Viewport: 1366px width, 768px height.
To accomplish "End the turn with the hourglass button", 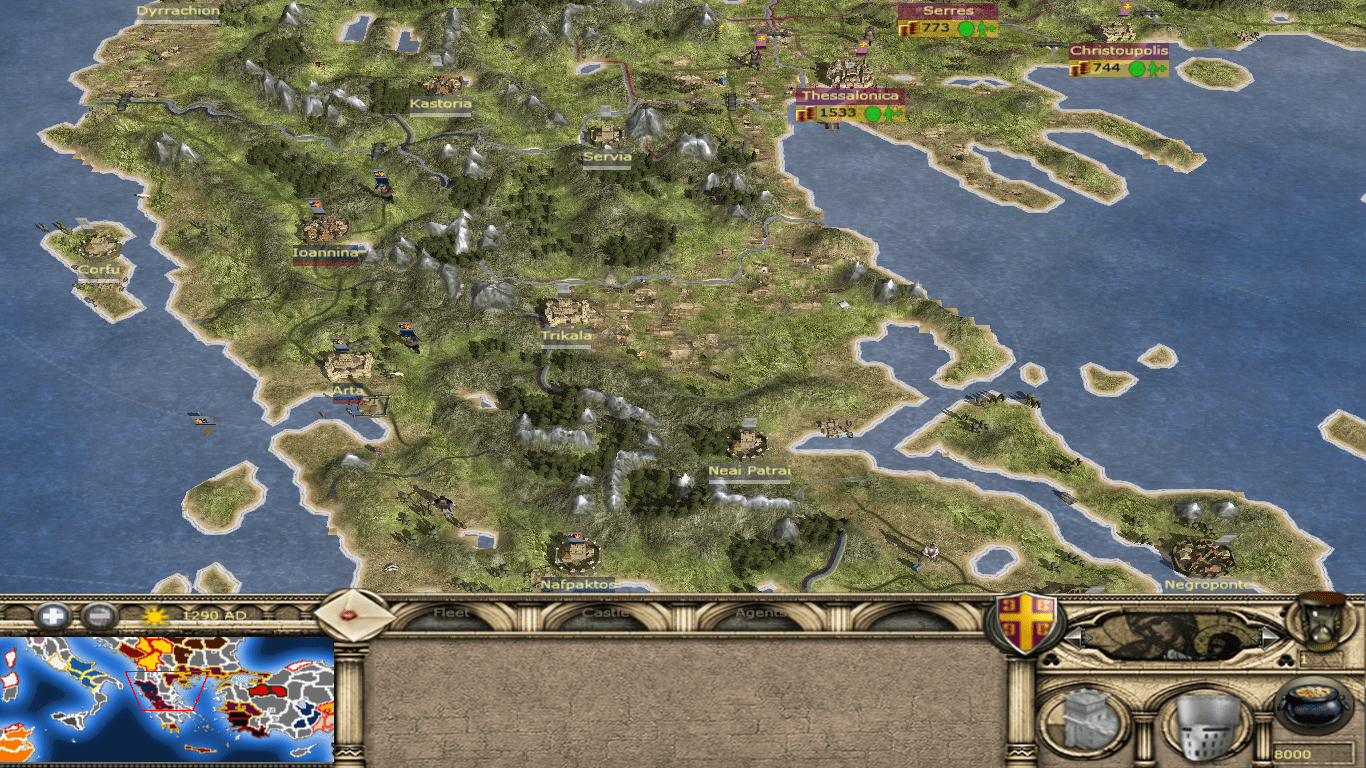I will (1324, 621).
